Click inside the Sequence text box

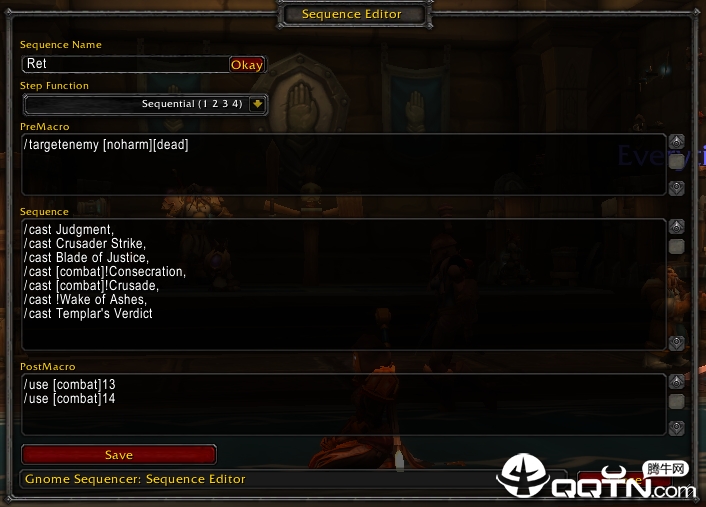coord(340,285)
